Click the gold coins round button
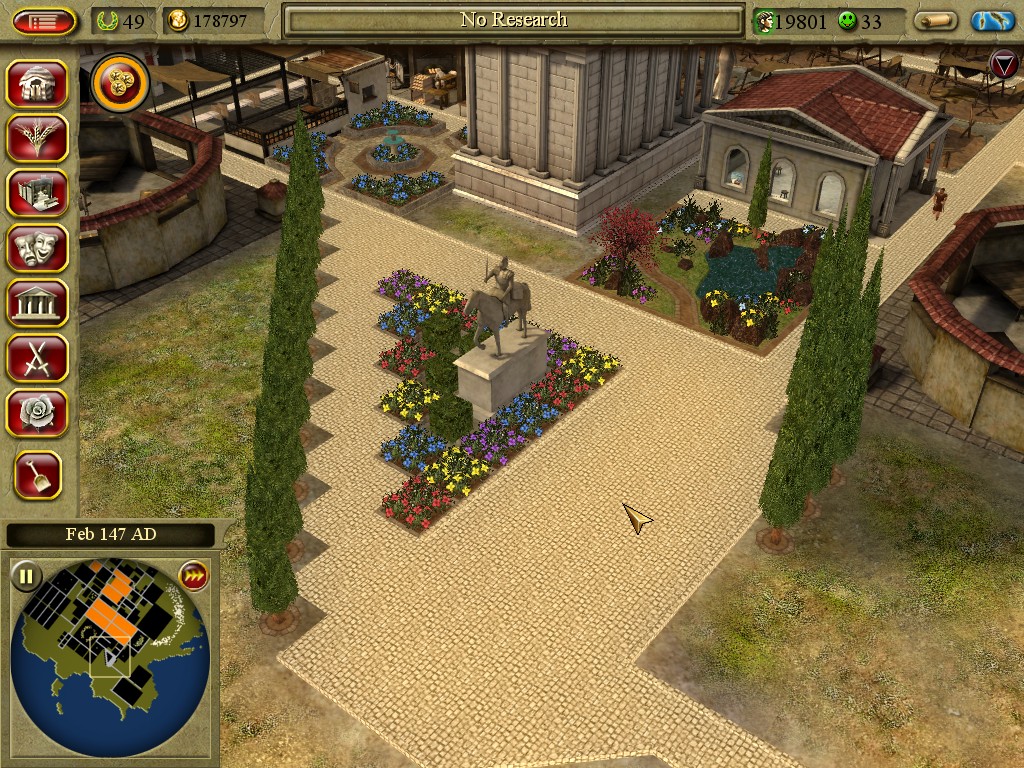 (x=120, y=84)
